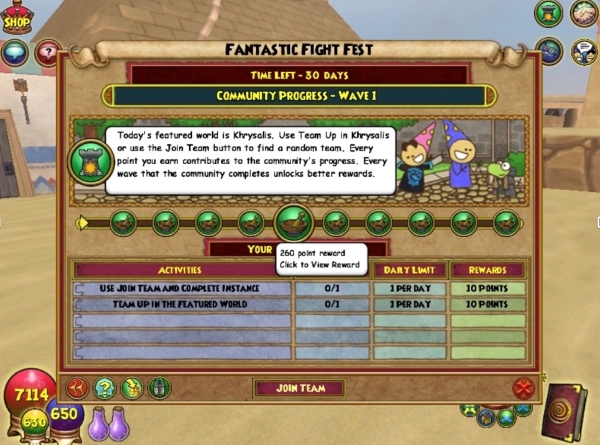Open the red question mark help icon
The width and height of the screenshot is (600, 445).
(46, 52)
